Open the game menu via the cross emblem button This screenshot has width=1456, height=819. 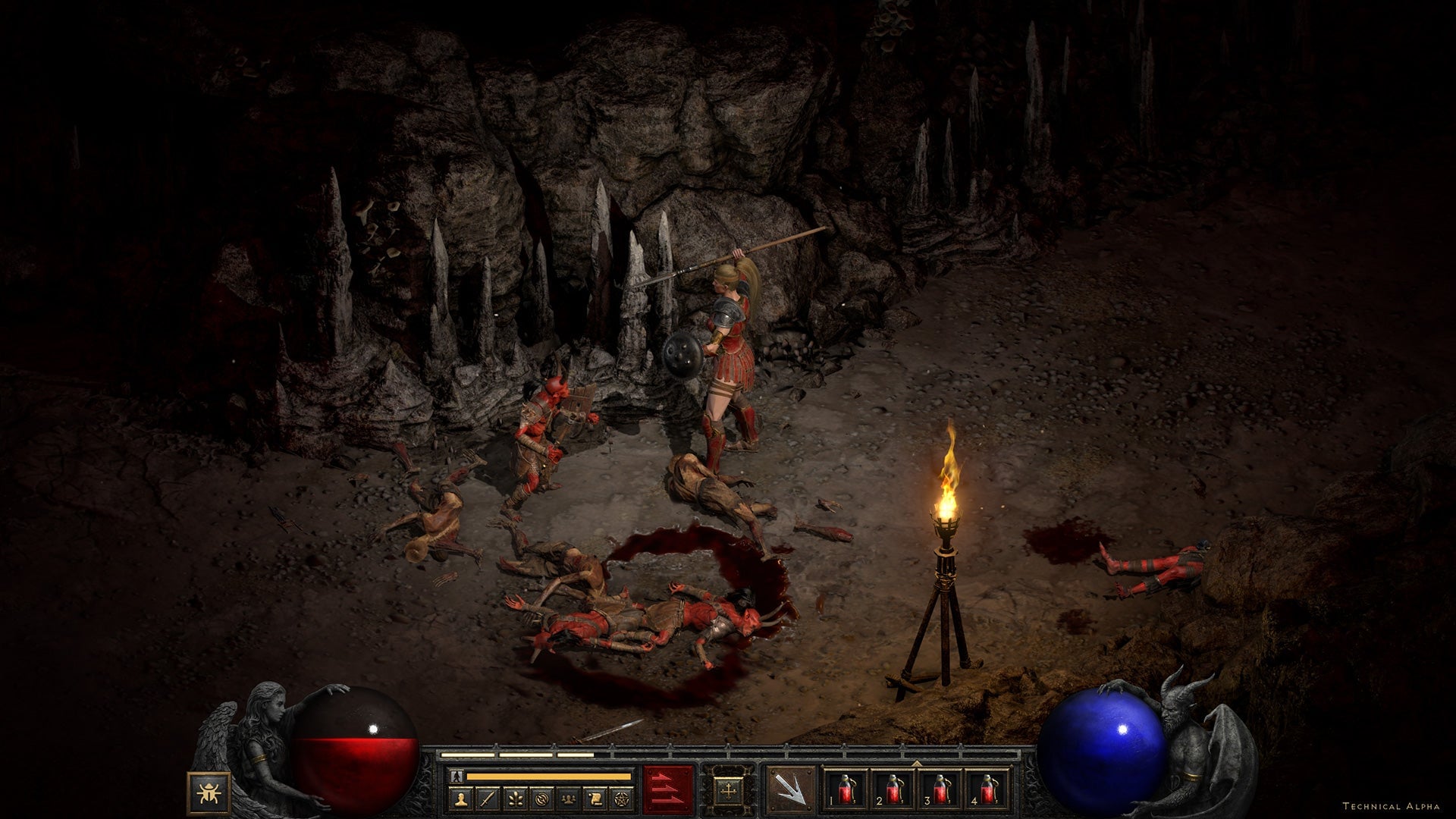pos(730,789)
